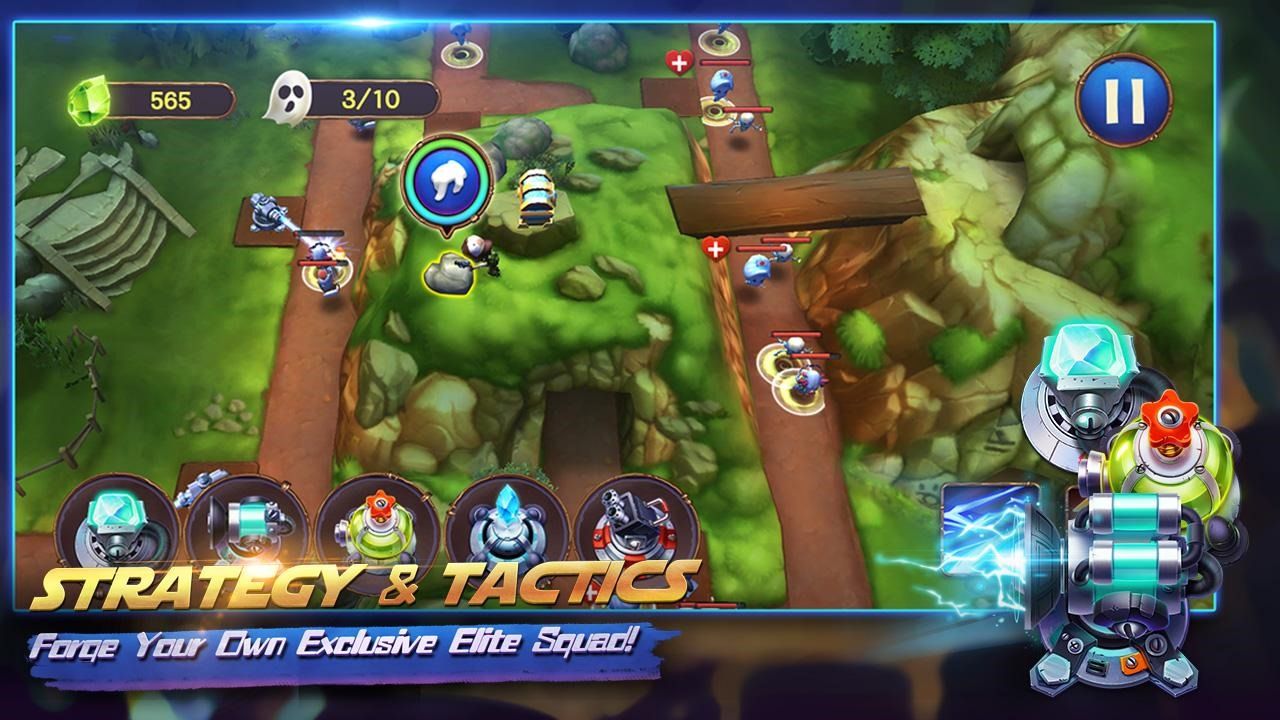Activate the blue lightning ability panel

click(985, 540)
